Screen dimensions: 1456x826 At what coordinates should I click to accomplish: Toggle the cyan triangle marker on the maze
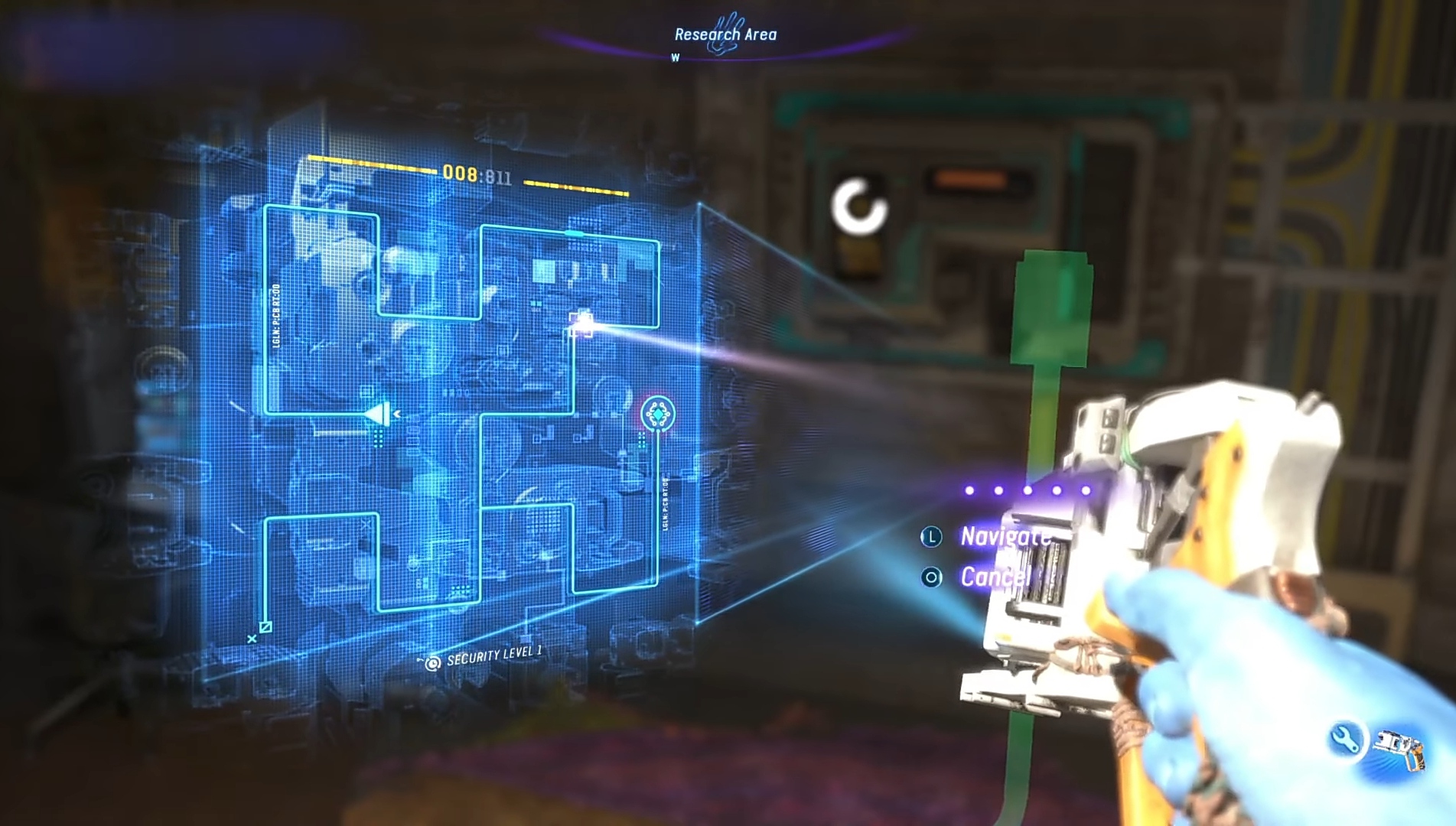[376, 415]
